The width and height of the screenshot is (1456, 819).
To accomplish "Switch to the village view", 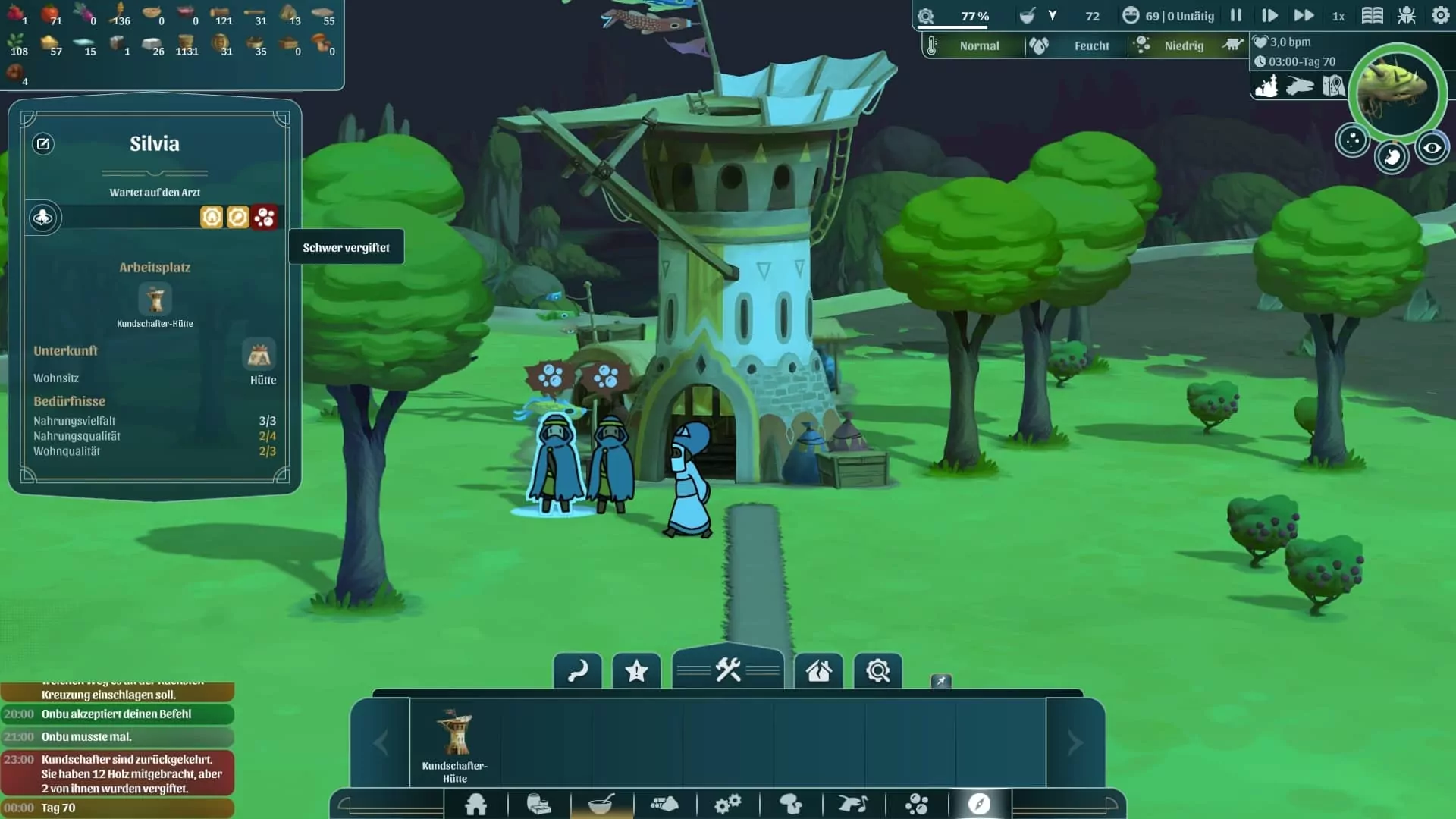I will pyautogui.click(x=1266, y=86).
